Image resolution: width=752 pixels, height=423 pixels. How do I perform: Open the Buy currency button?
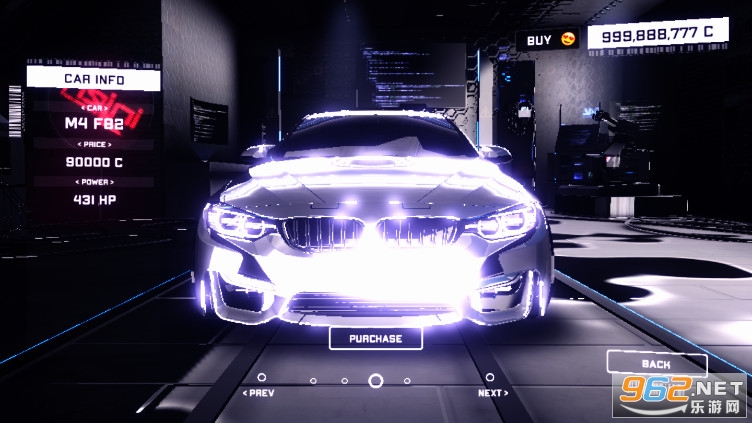(x=548, y=39)
